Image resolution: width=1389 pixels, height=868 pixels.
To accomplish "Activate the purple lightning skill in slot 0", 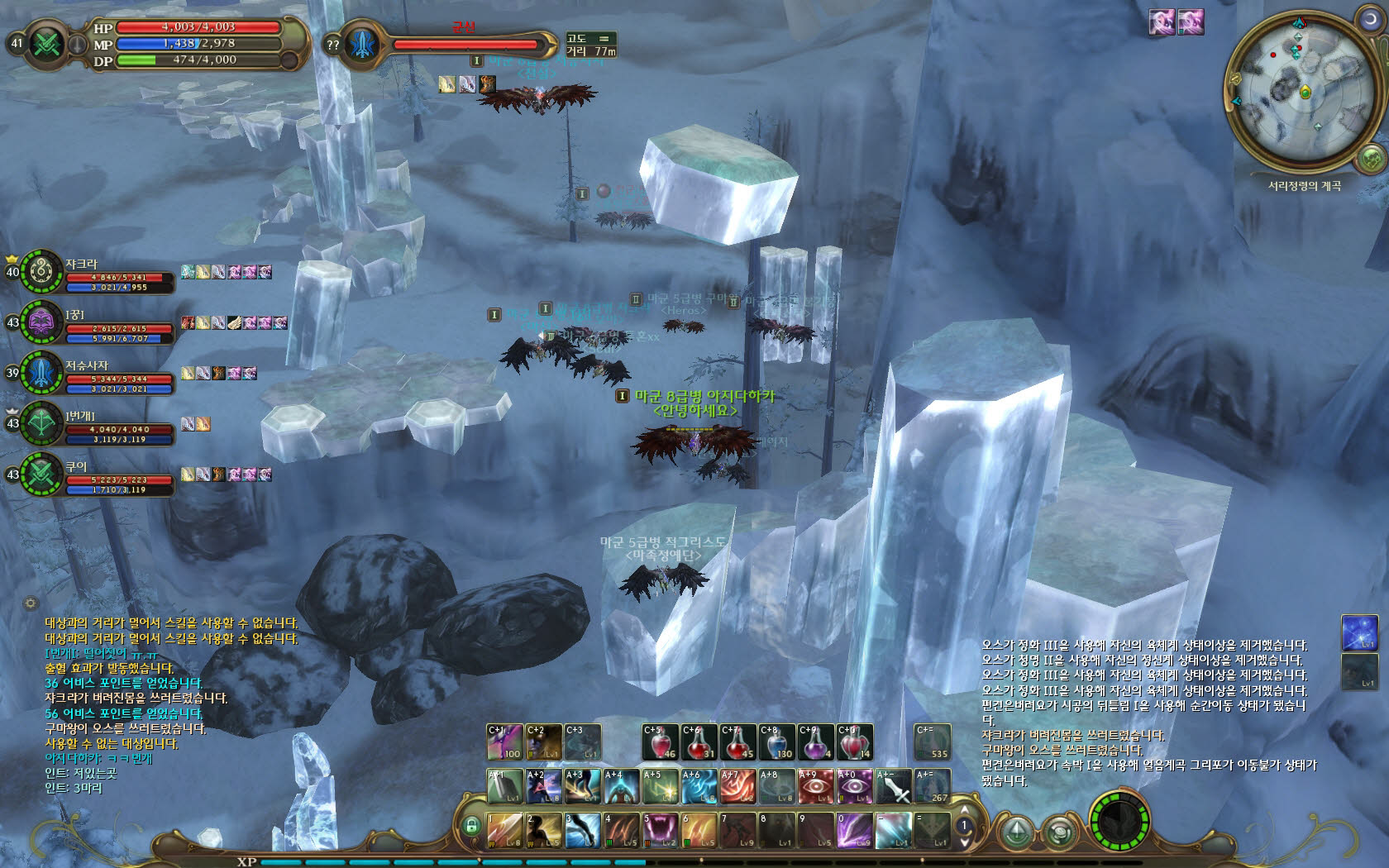I will [x=854, y=830].
